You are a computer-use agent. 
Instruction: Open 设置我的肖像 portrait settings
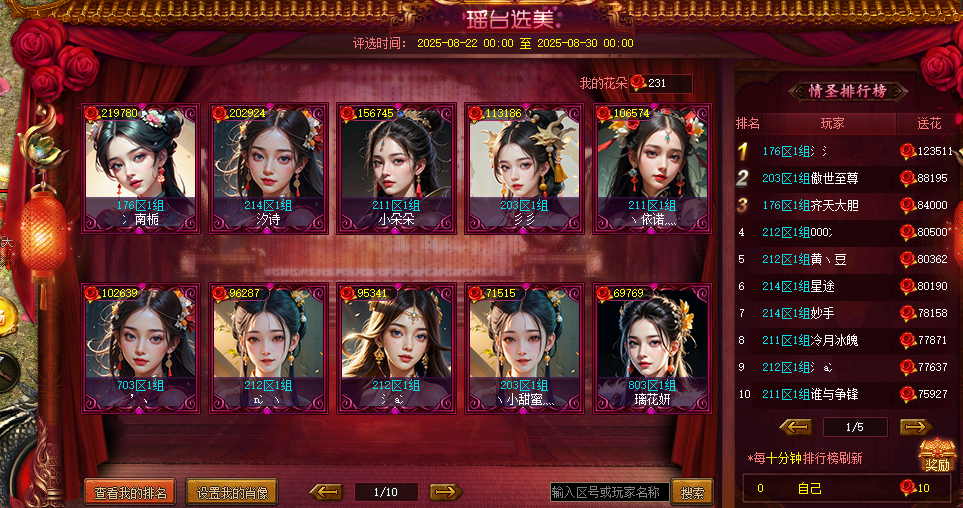tap(232, 492)
